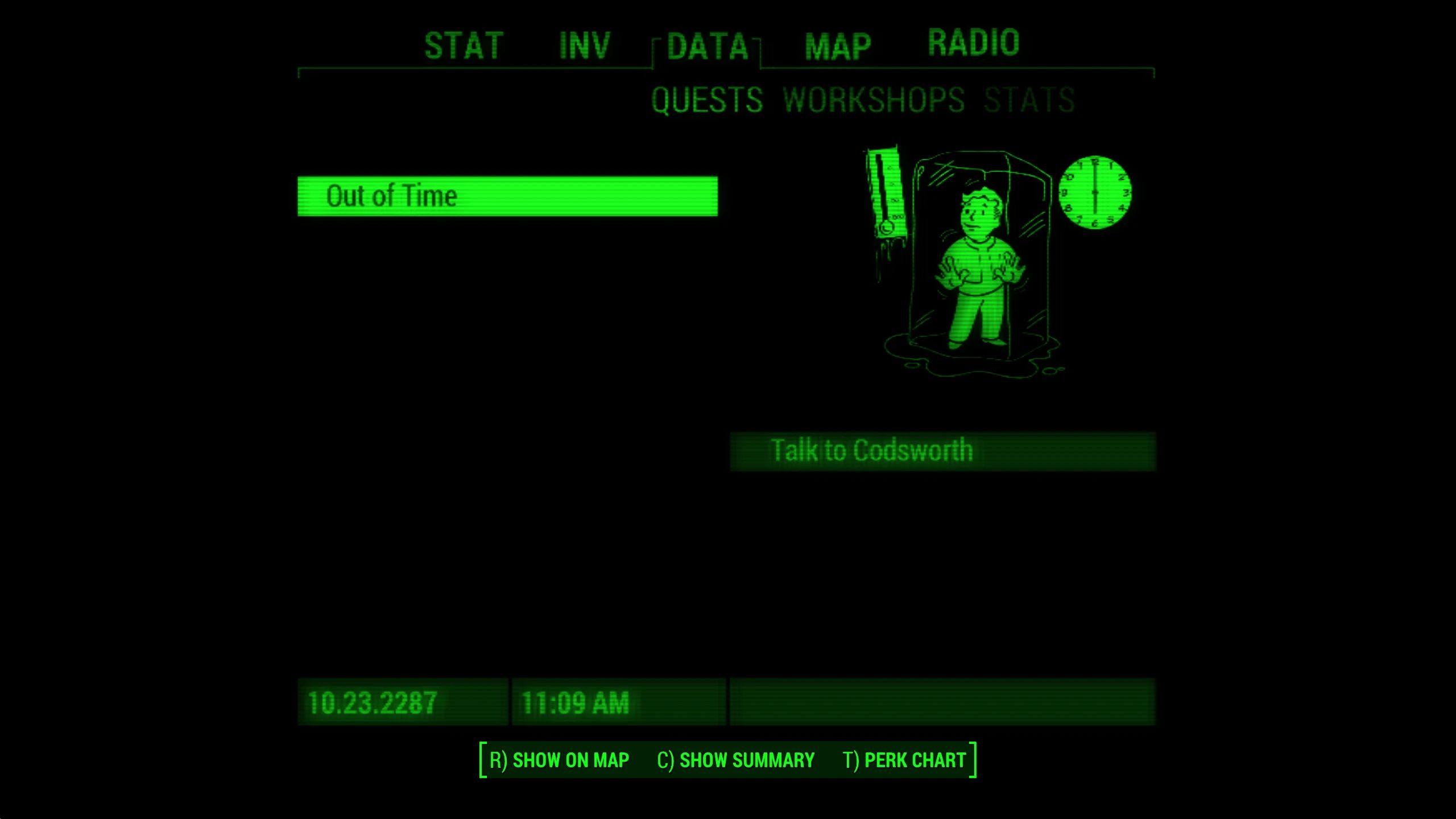The image size is (1456, 819).
Task: Open the Perk Chart
Action: (904, 759)
